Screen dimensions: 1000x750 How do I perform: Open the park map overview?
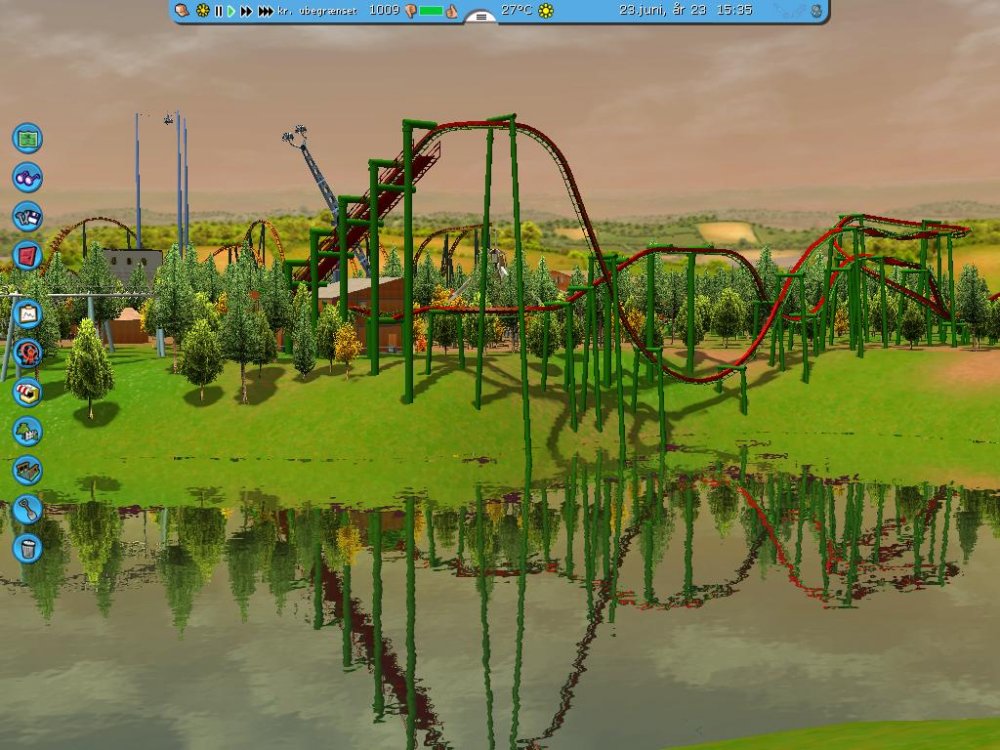27,137
